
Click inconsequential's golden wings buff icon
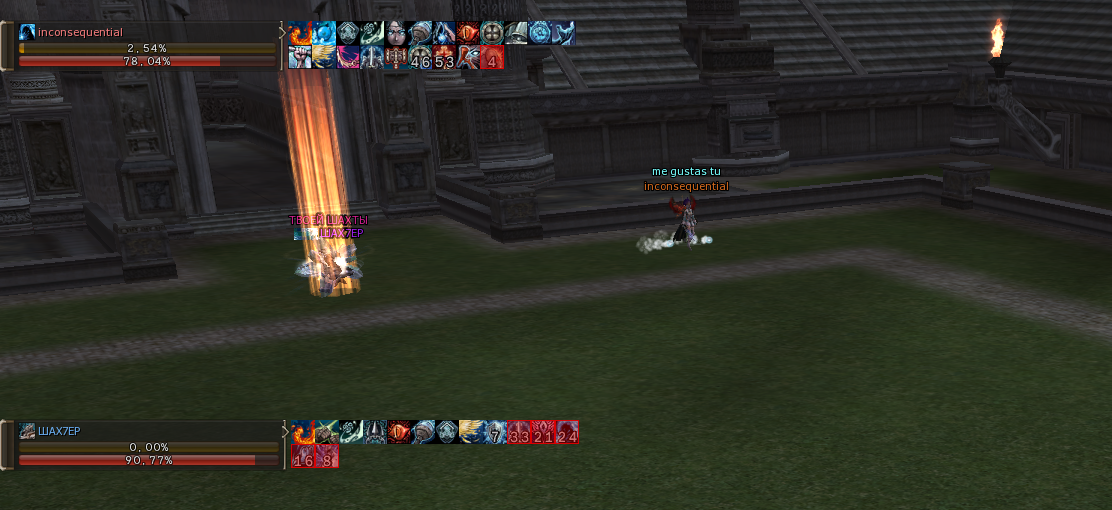tap(324, 57)
